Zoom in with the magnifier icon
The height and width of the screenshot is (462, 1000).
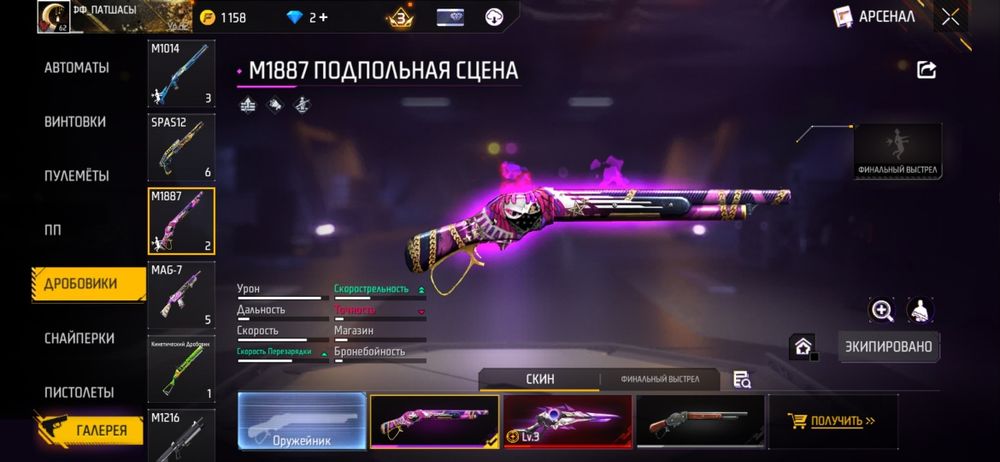pos(881,311)
